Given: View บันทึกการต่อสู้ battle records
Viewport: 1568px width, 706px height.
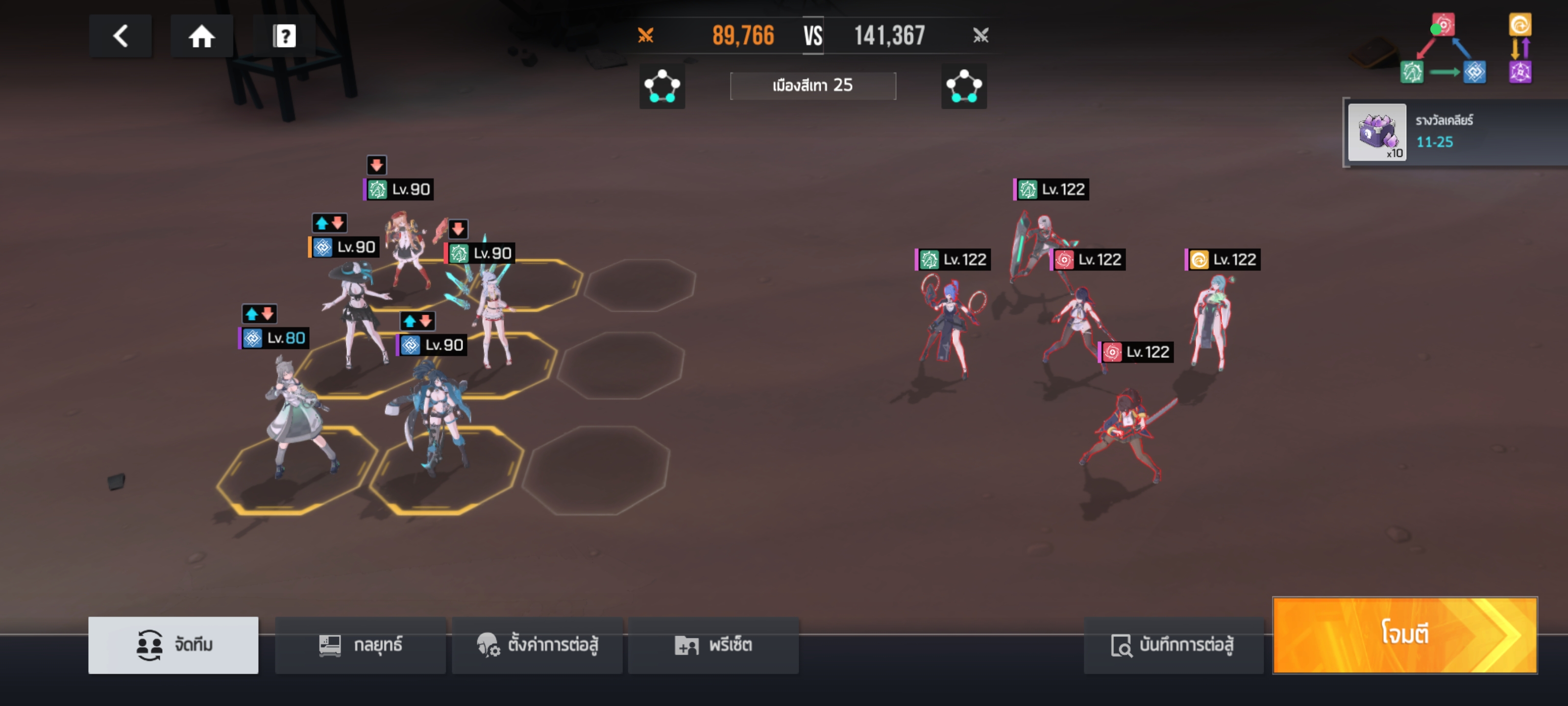Looking at the screenshot, I should pyautogui.click(x=1173, y=645).
